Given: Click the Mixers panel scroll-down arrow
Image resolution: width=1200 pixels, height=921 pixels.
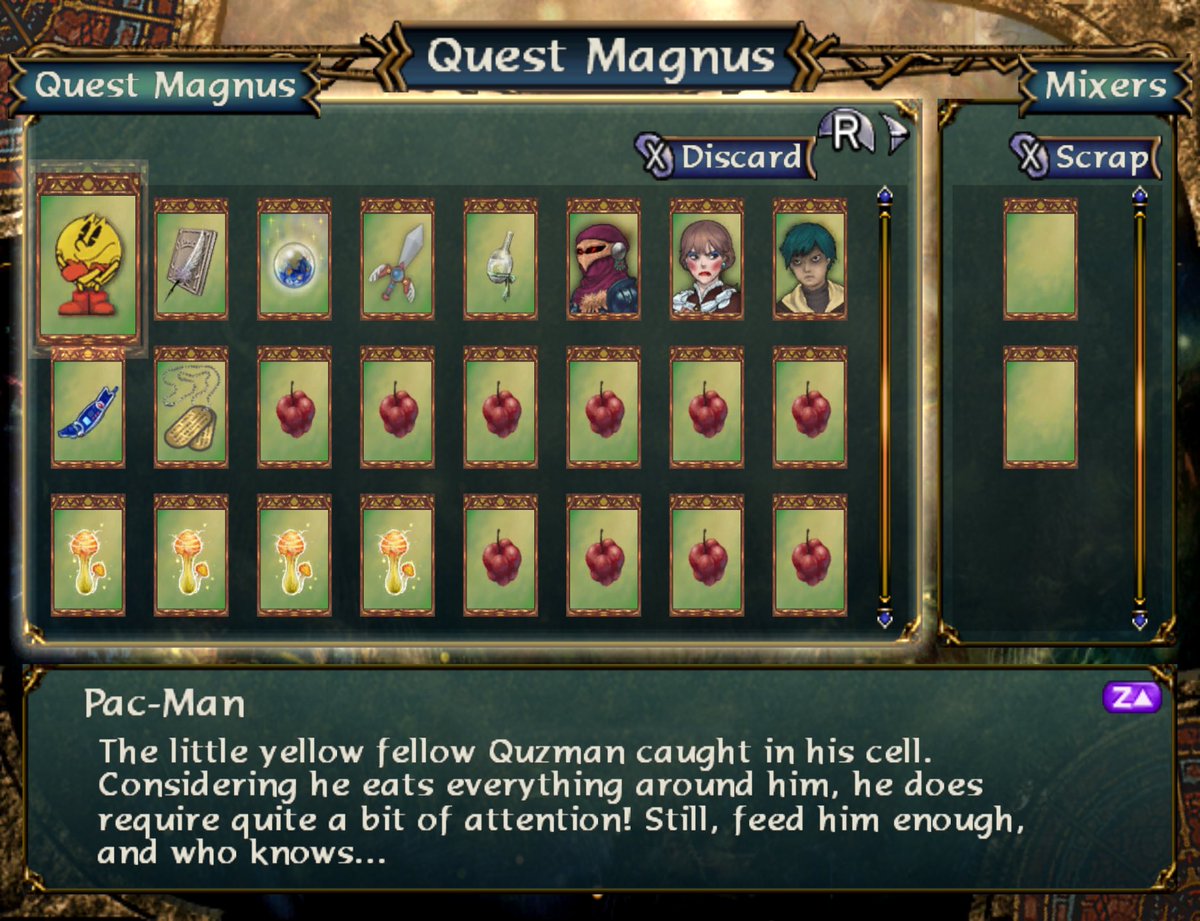Looking at the screenshot, I should pyautogui.click(x=1140, y=620).
